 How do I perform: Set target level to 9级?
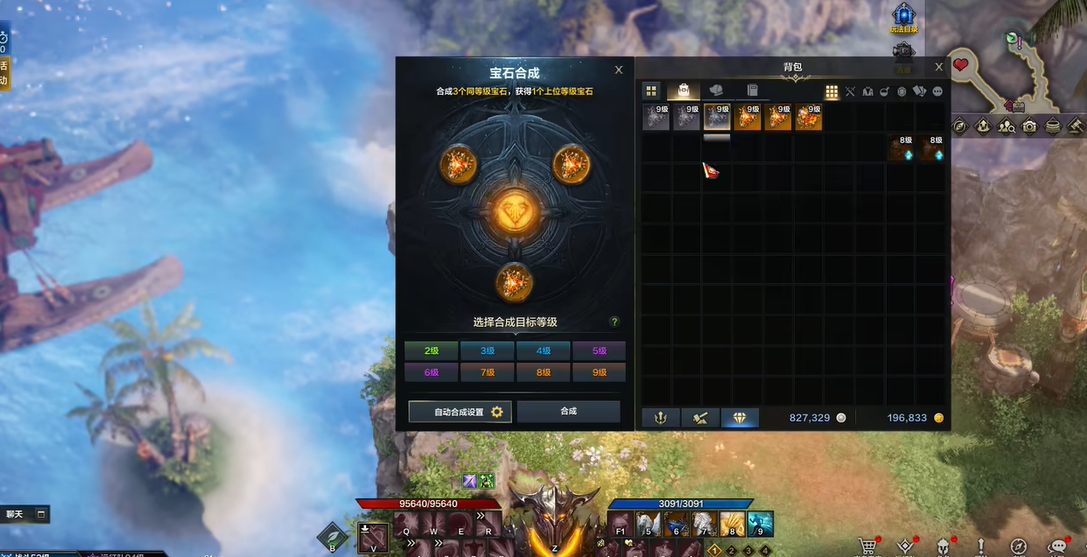tap(599, 372)
